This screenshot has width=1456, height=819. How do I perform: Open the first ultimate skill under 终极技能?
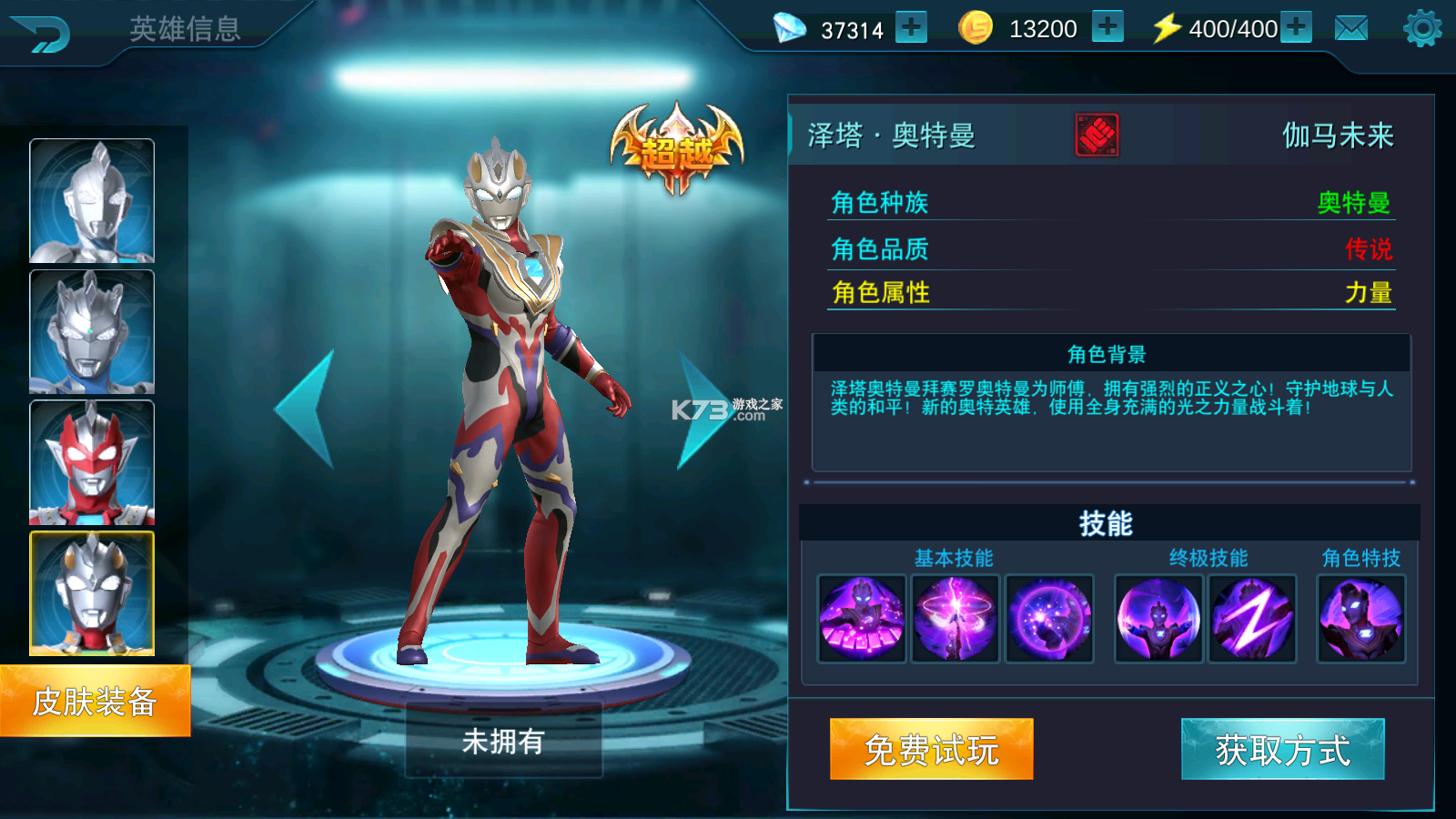pyautogui.click(x=1158, y=619)
